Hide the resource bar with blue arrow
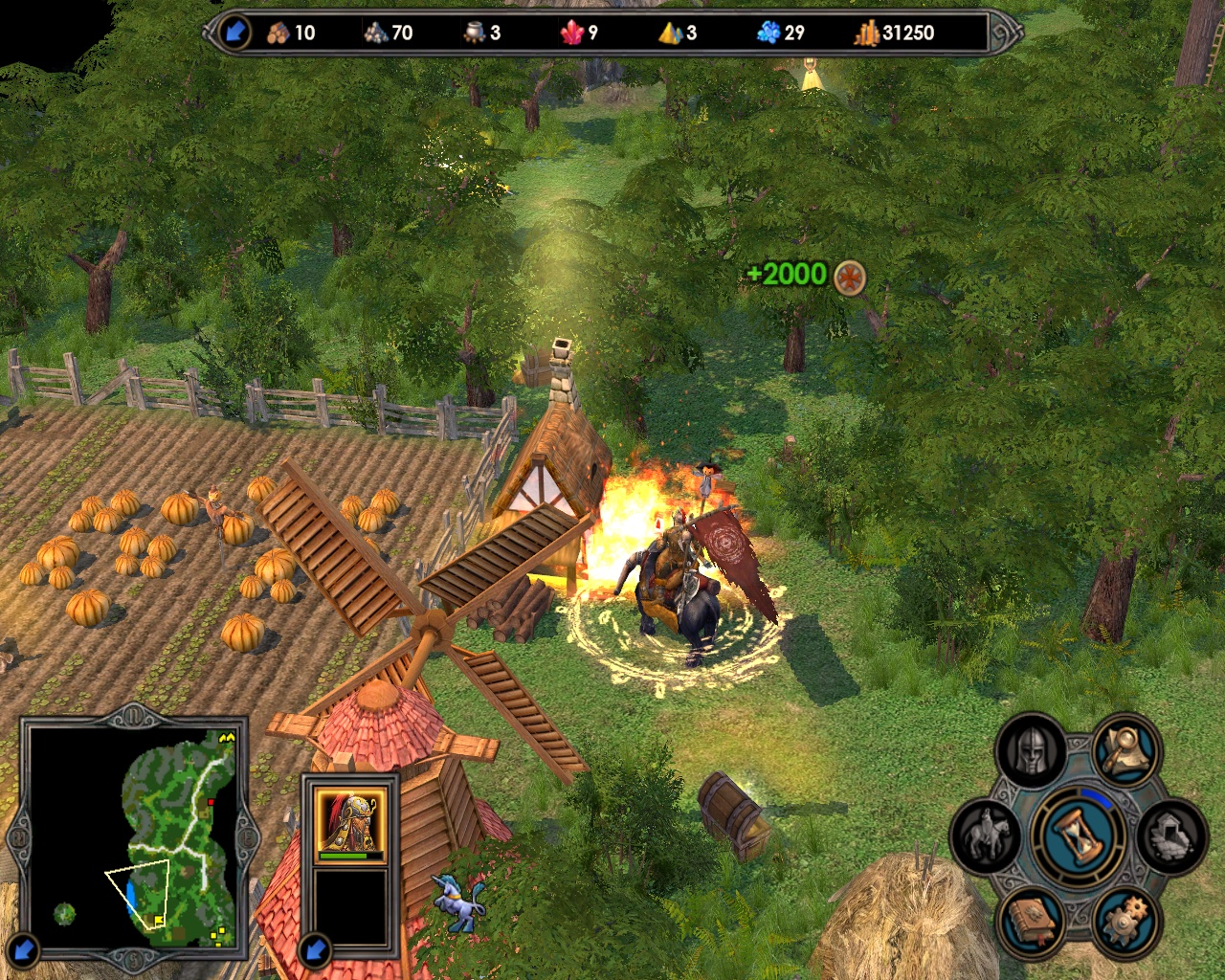Viewport: 1225px width, 980px height. point(233,33)
